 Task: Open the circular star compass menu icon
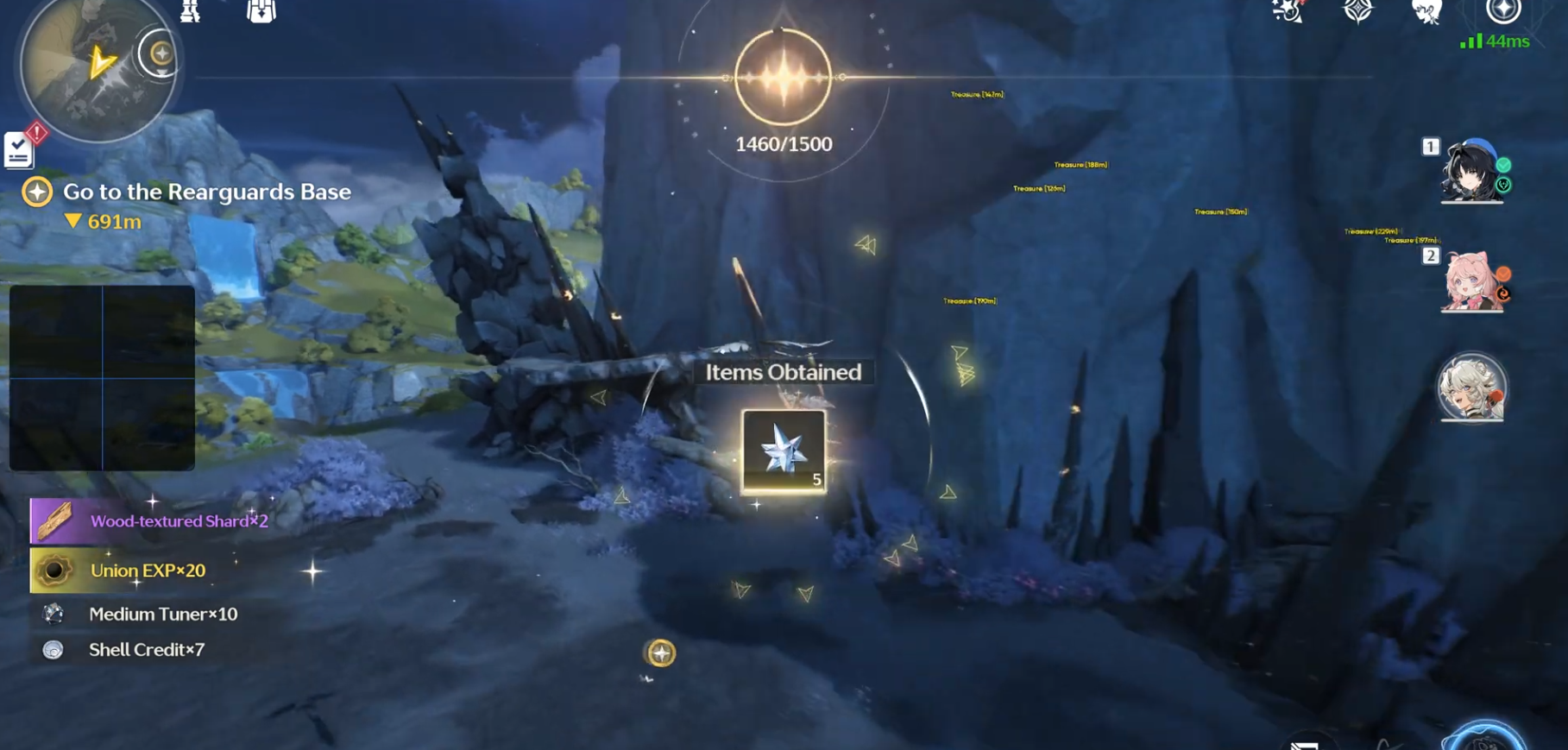click(x=1502, y=11)
